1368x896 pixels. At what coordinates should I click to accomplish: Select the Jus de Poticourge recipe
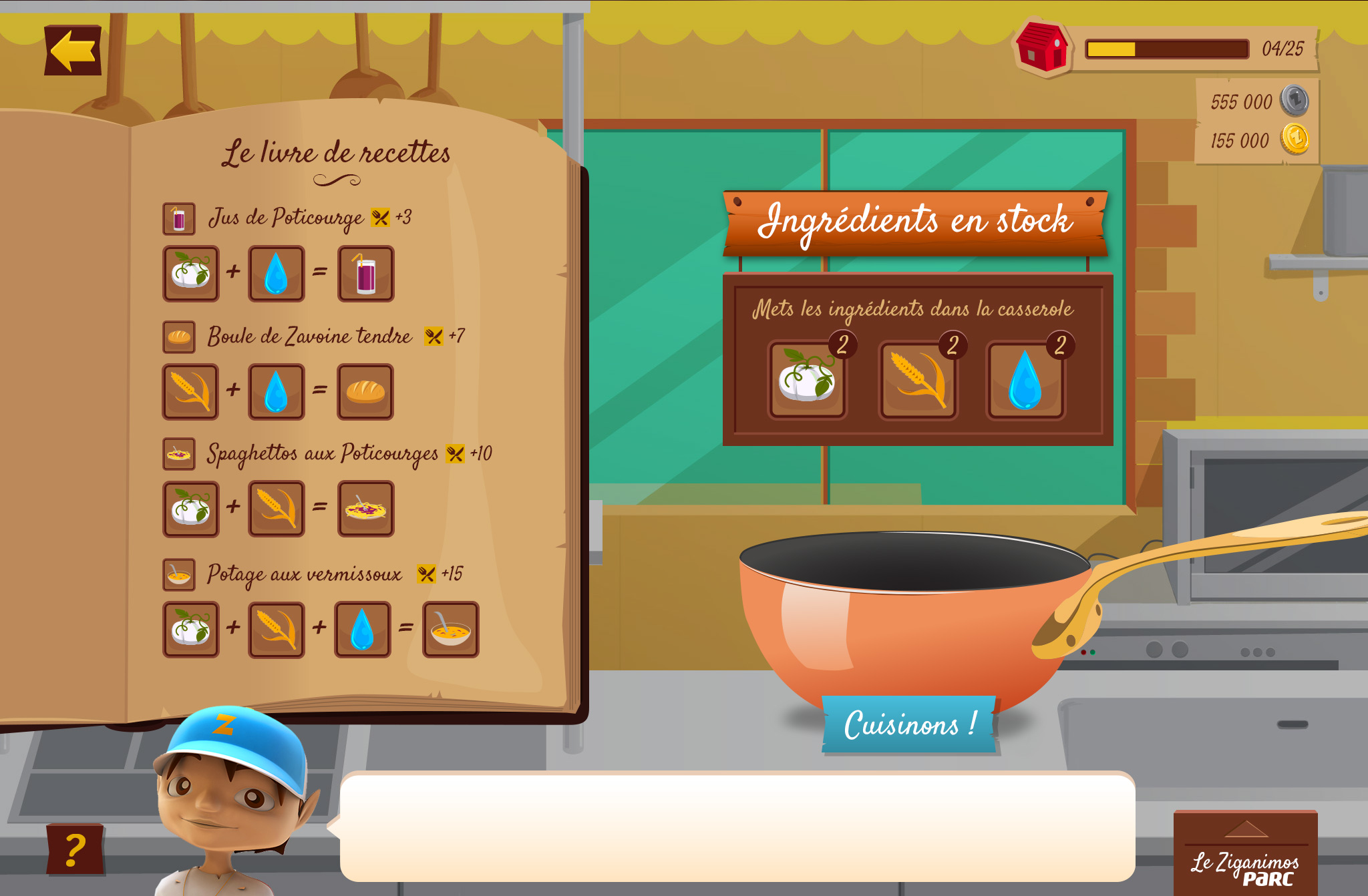point(286,218)
